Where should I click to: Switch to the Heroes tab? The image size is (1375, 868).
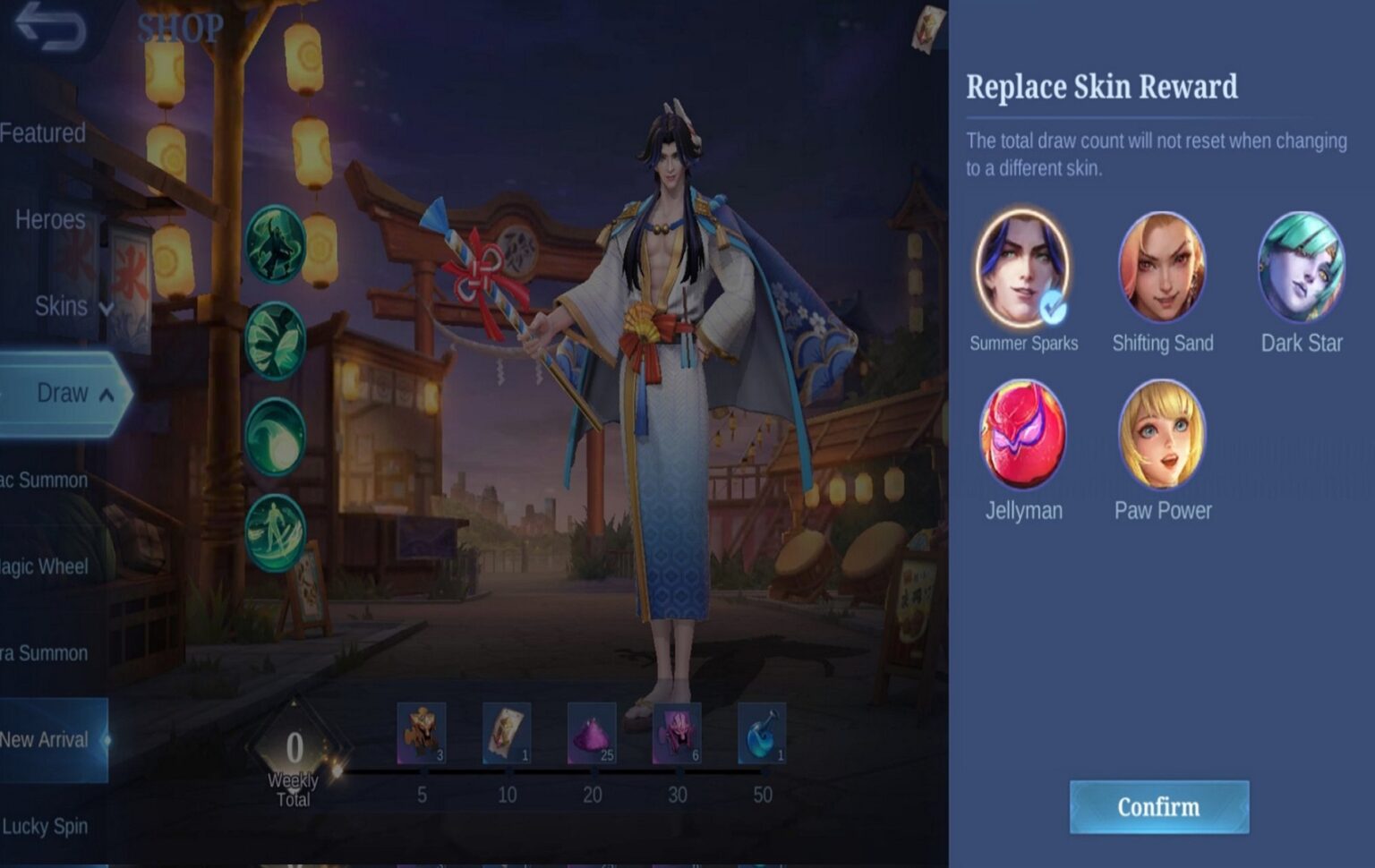pyautogui.click(x=49, y=220)
